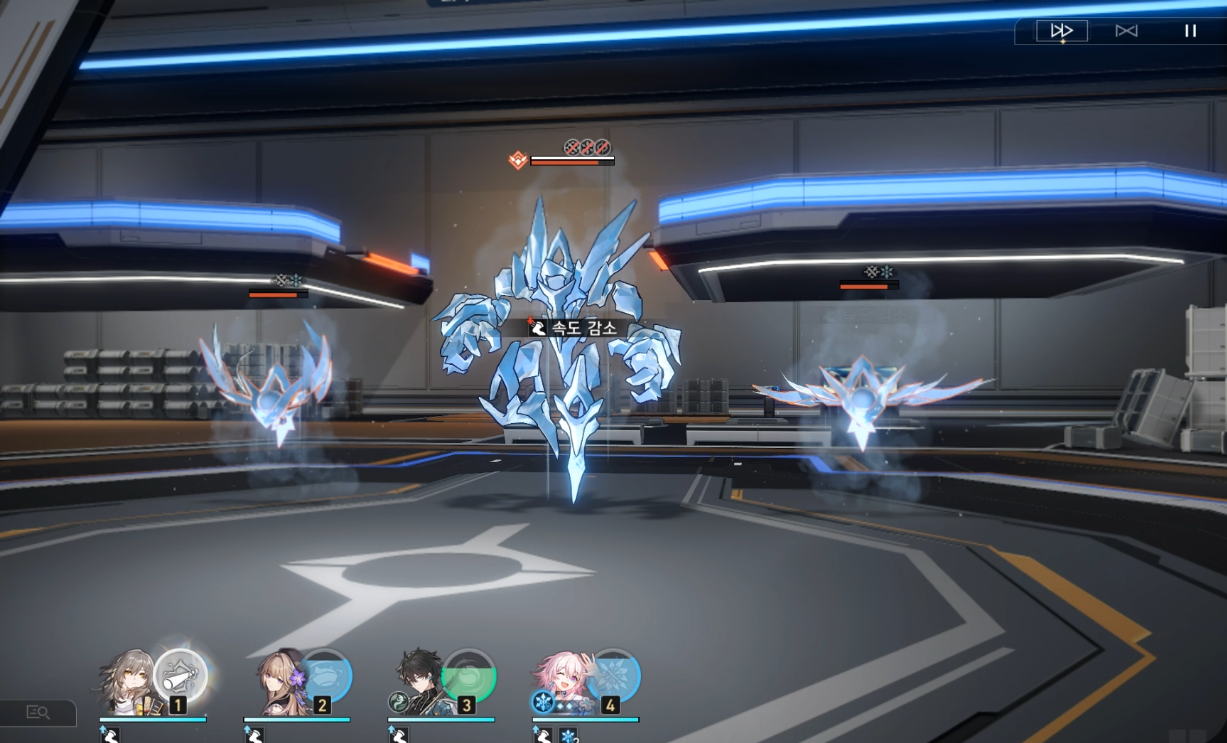Pause the battle

(1190, 31)
